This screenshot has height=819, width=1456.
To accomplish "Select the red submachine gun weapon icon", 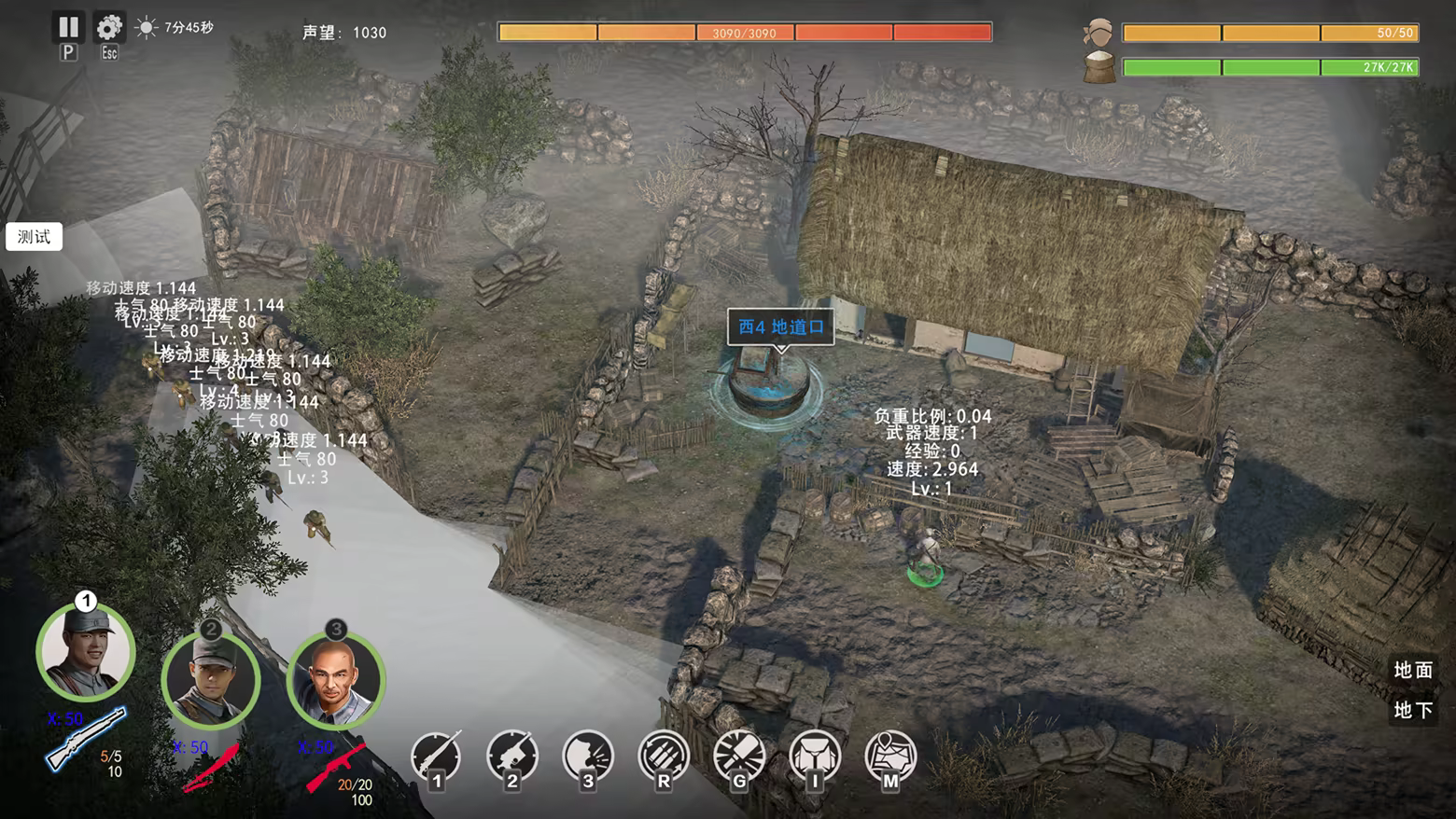I will (334, 767).
